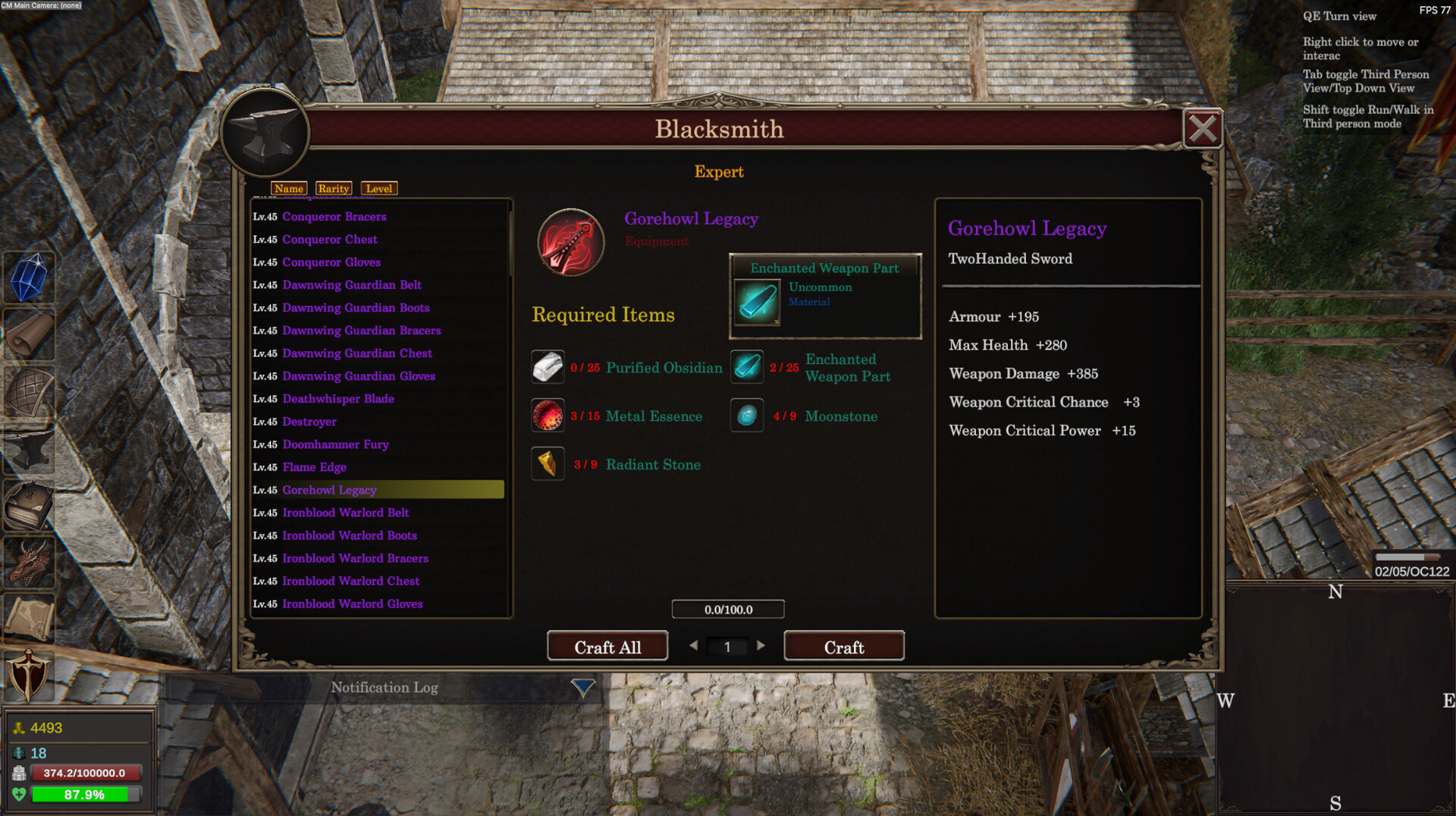
Task: Select the Deathwhisper Blade recipe
Action: (x=338, y=398)
